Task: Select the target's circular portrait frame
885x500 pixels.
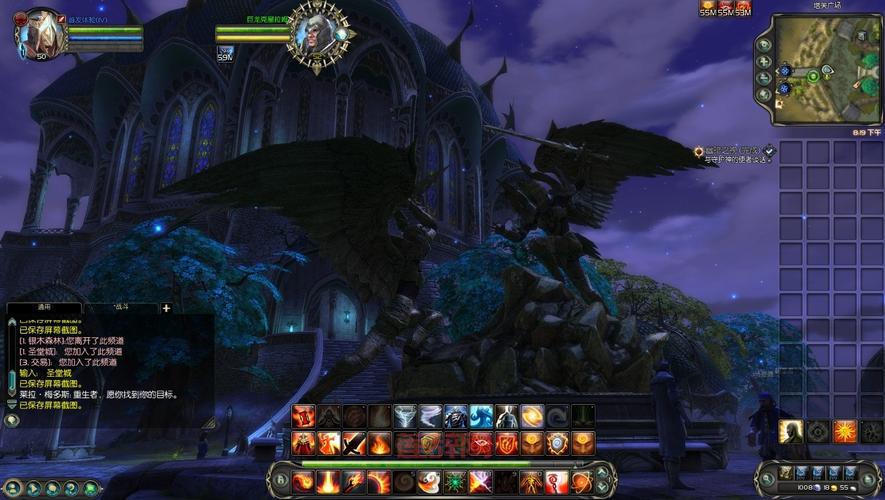Action: click(317, 37)
